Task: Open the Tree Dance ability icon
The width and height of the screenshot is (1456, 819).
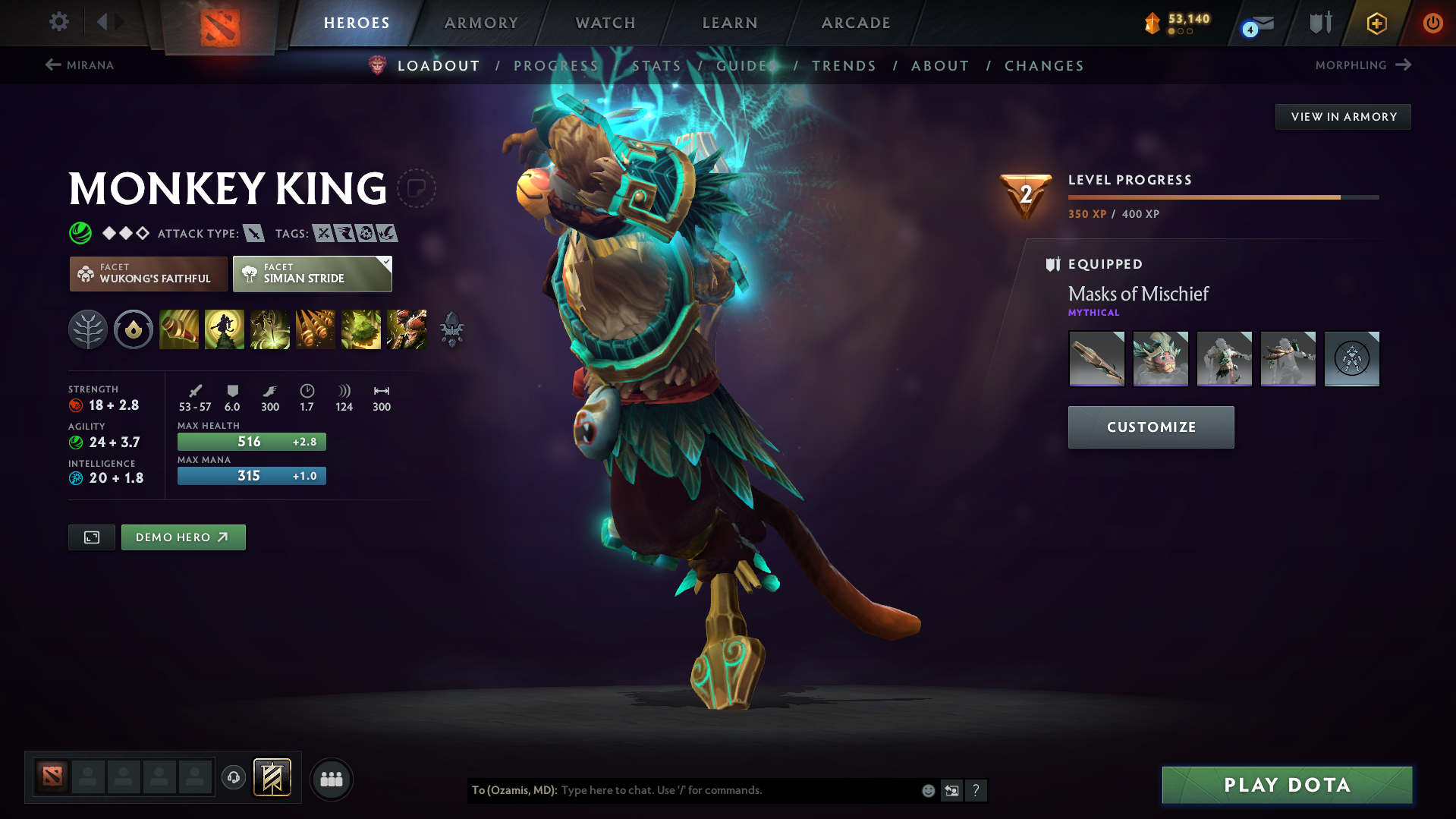Action: tap(225, 329)
